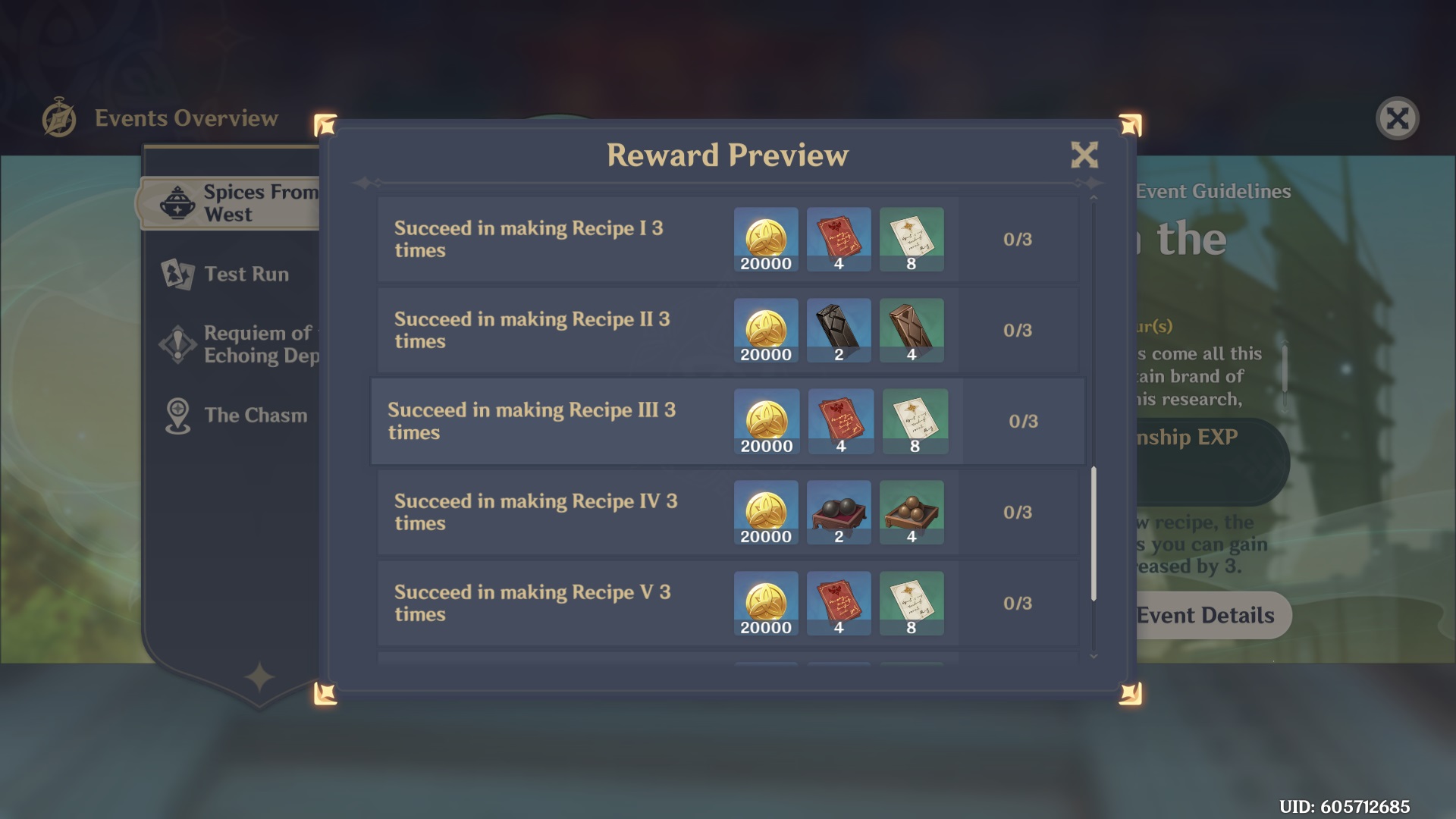The image size is (1456, 819).
Task: Click the cooking pot icon beside Spices From West
Action: click(x=177, y=202)
